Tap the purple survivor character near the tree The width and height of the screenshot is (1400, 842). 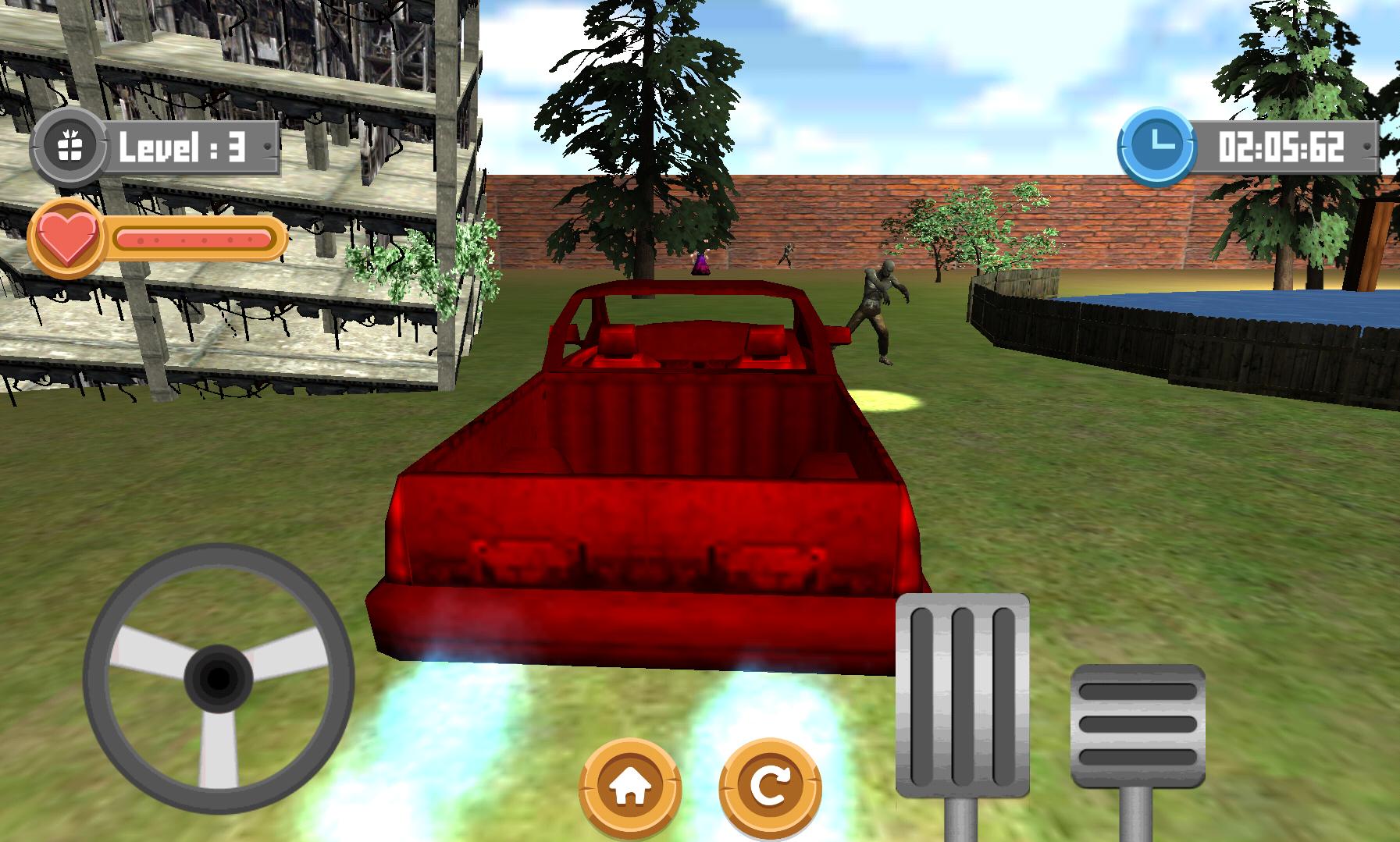coord(700,261)
